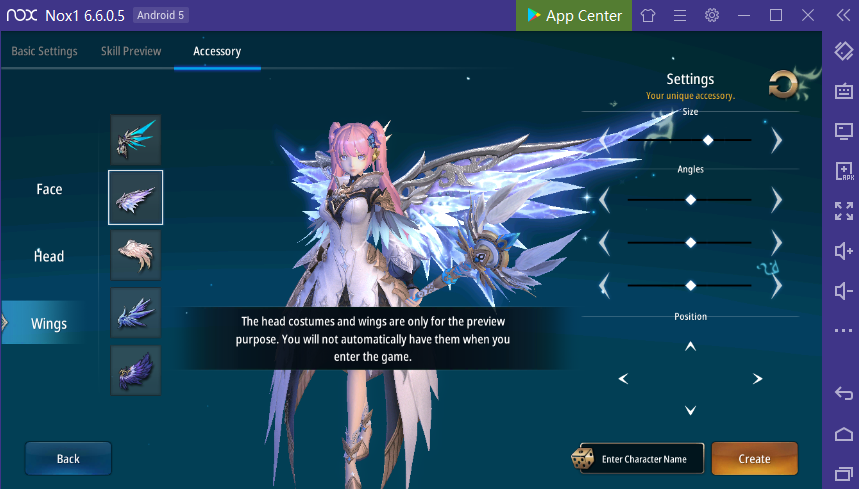Open the Skill Preview tab
The height and width of the screenshot is (489, 859).
(131, 51)
